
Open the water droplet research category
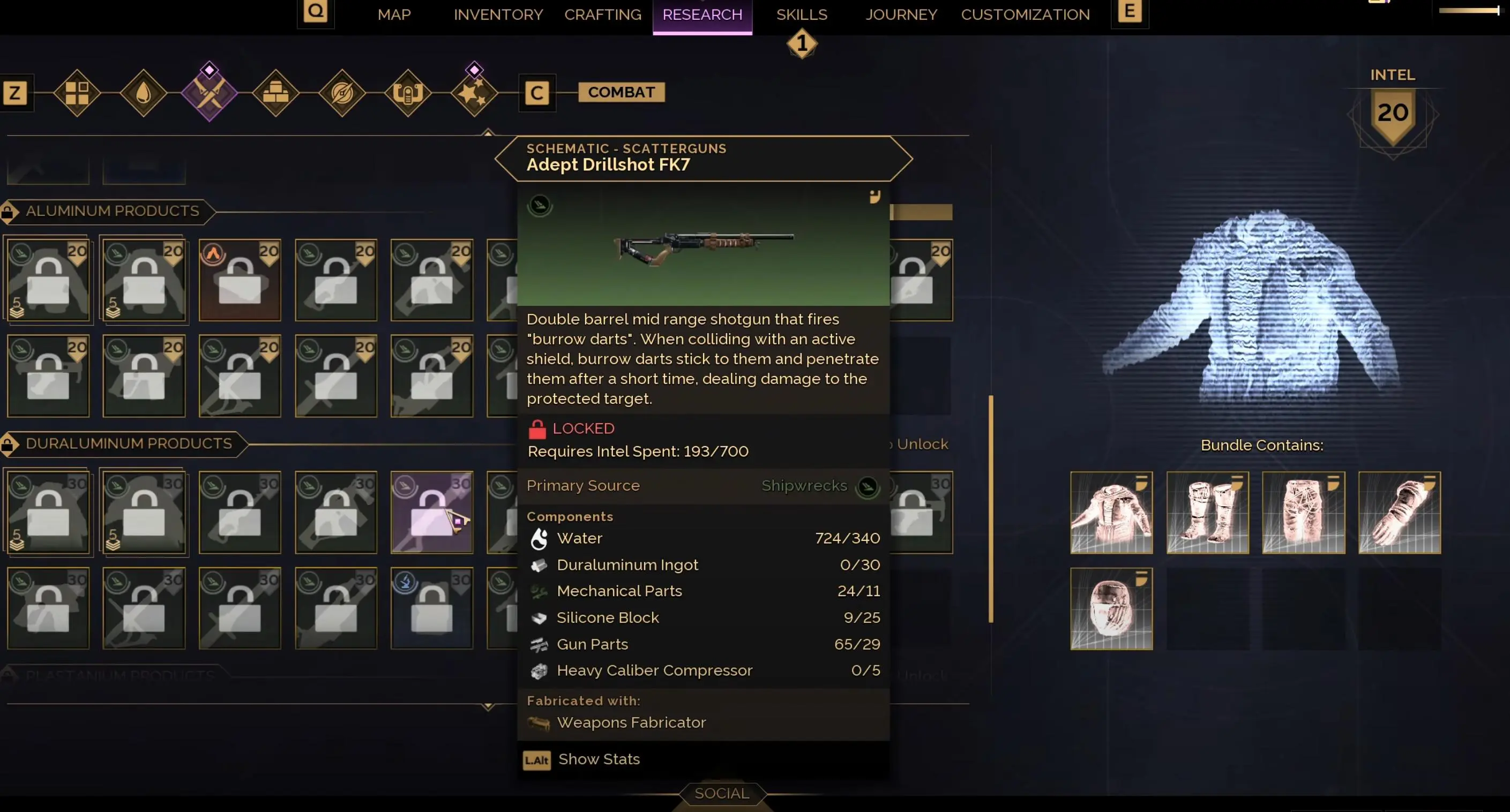143,93
